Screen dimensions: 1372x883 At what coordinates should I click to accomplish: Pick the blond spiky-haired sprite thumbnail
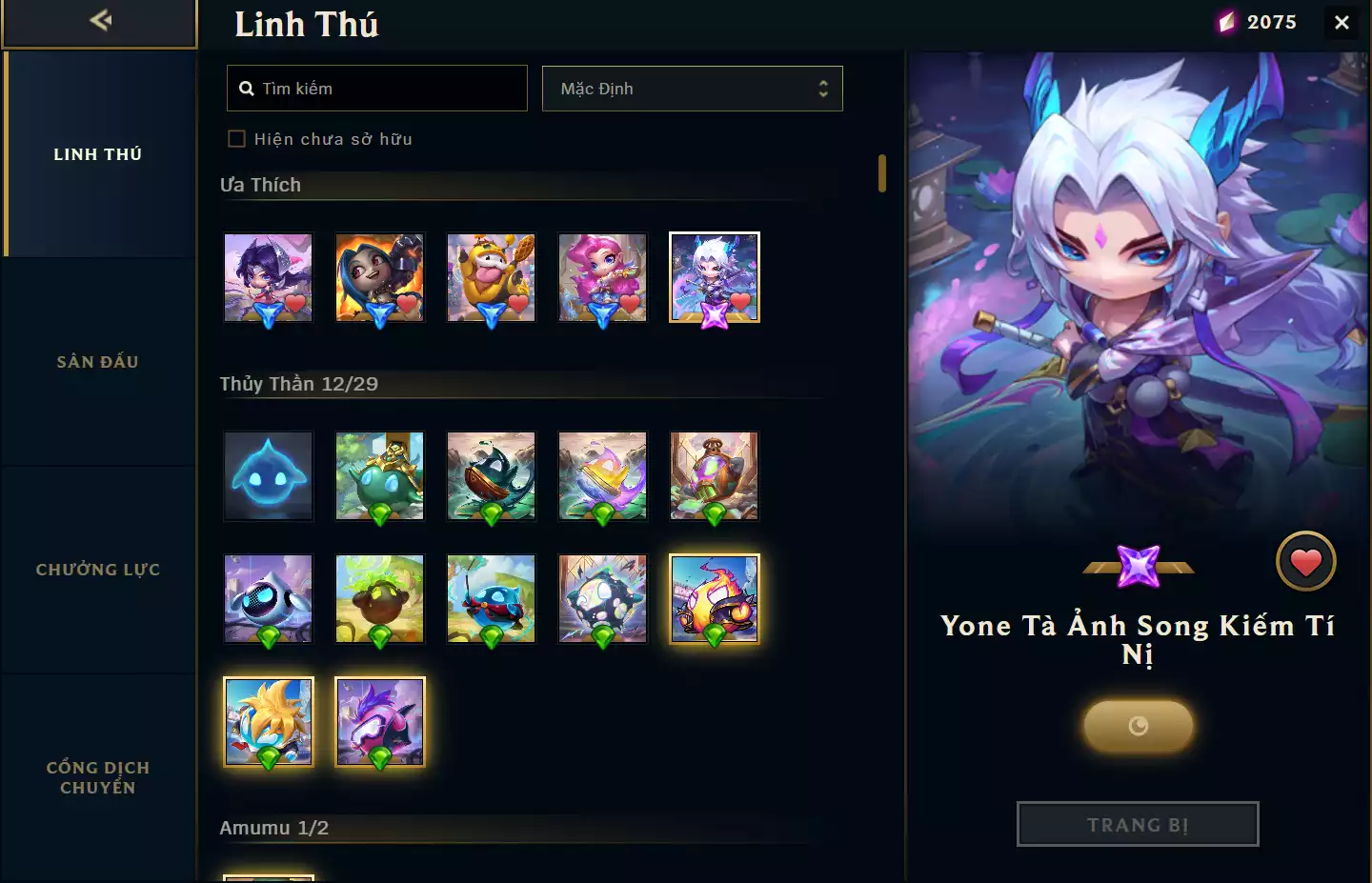(269, 721)
